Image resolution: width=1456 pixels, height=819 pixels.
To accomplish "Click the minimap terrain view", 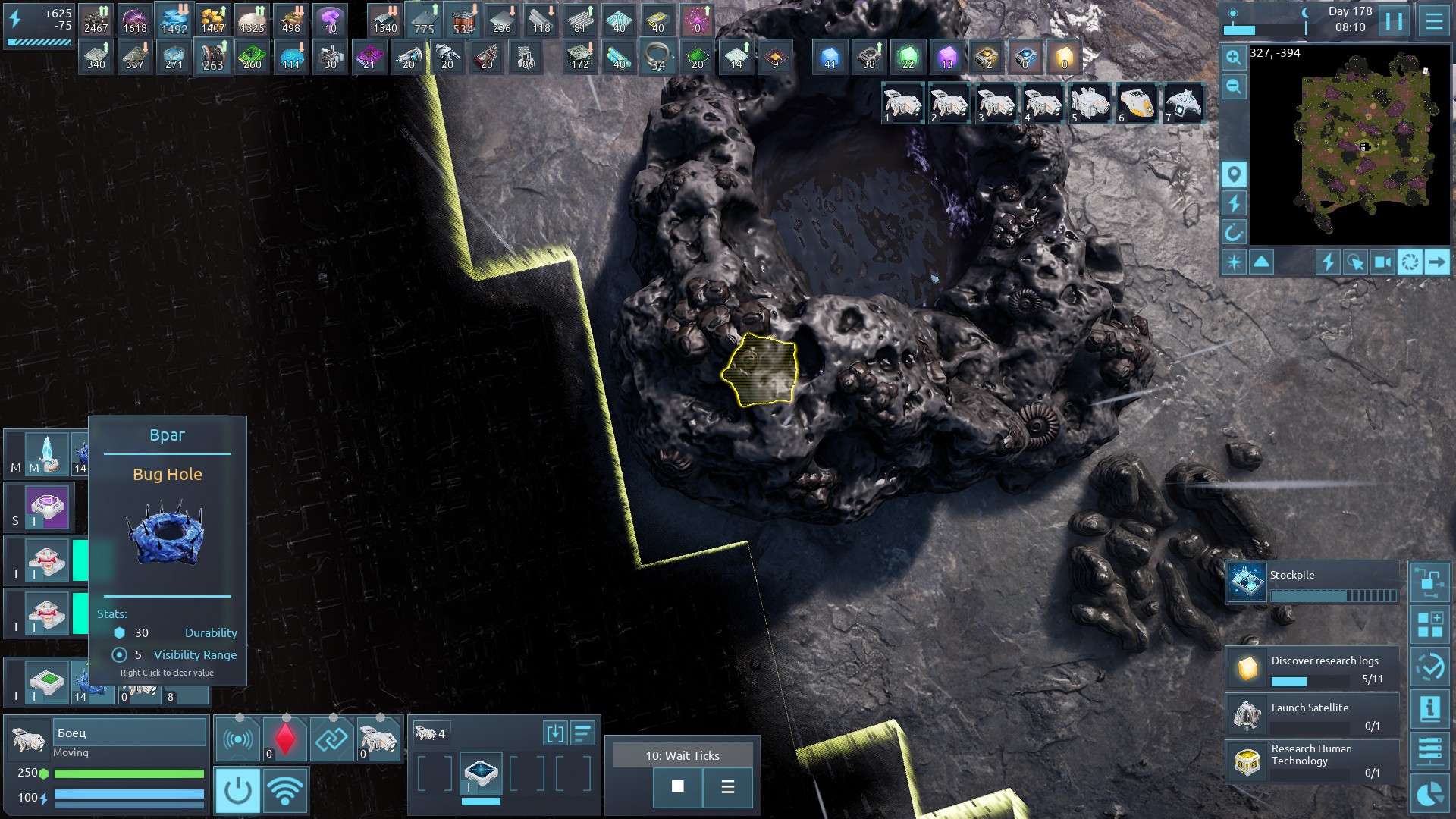I will (1350, 144).
